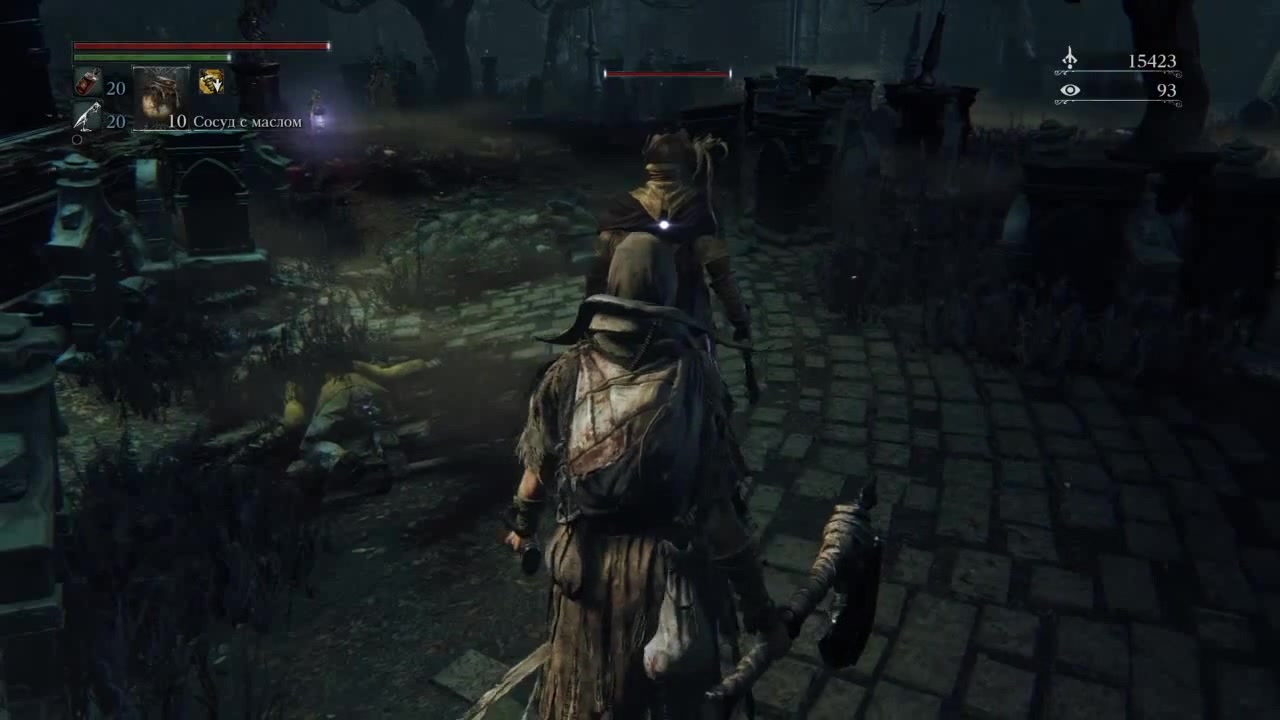Click the quicksilver bullet icon
Screen dimensions: 1280x720
(x=87, y=118)
